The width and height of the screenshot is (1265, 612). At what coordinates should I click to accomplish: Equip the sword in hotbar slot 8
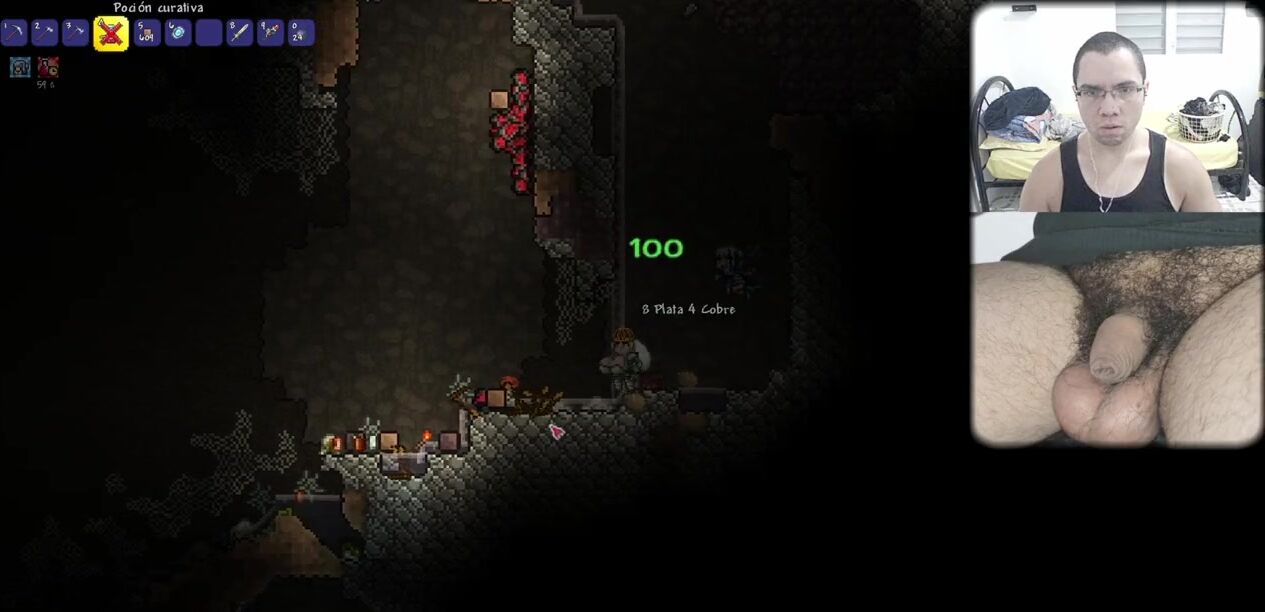coord(239,33)
